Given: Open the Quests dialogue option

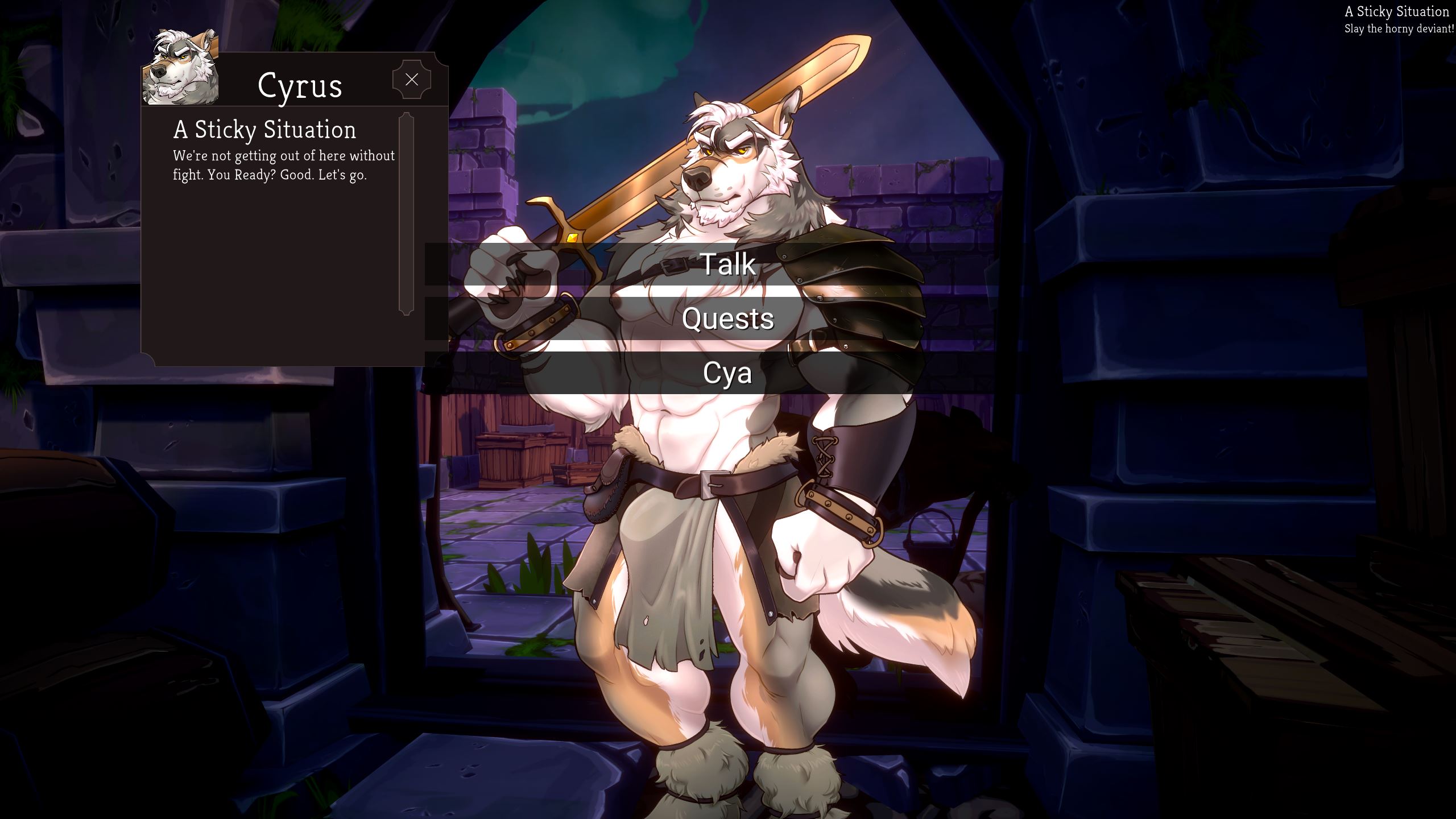Looking at the screenshot, I should [x=727, y=318].
